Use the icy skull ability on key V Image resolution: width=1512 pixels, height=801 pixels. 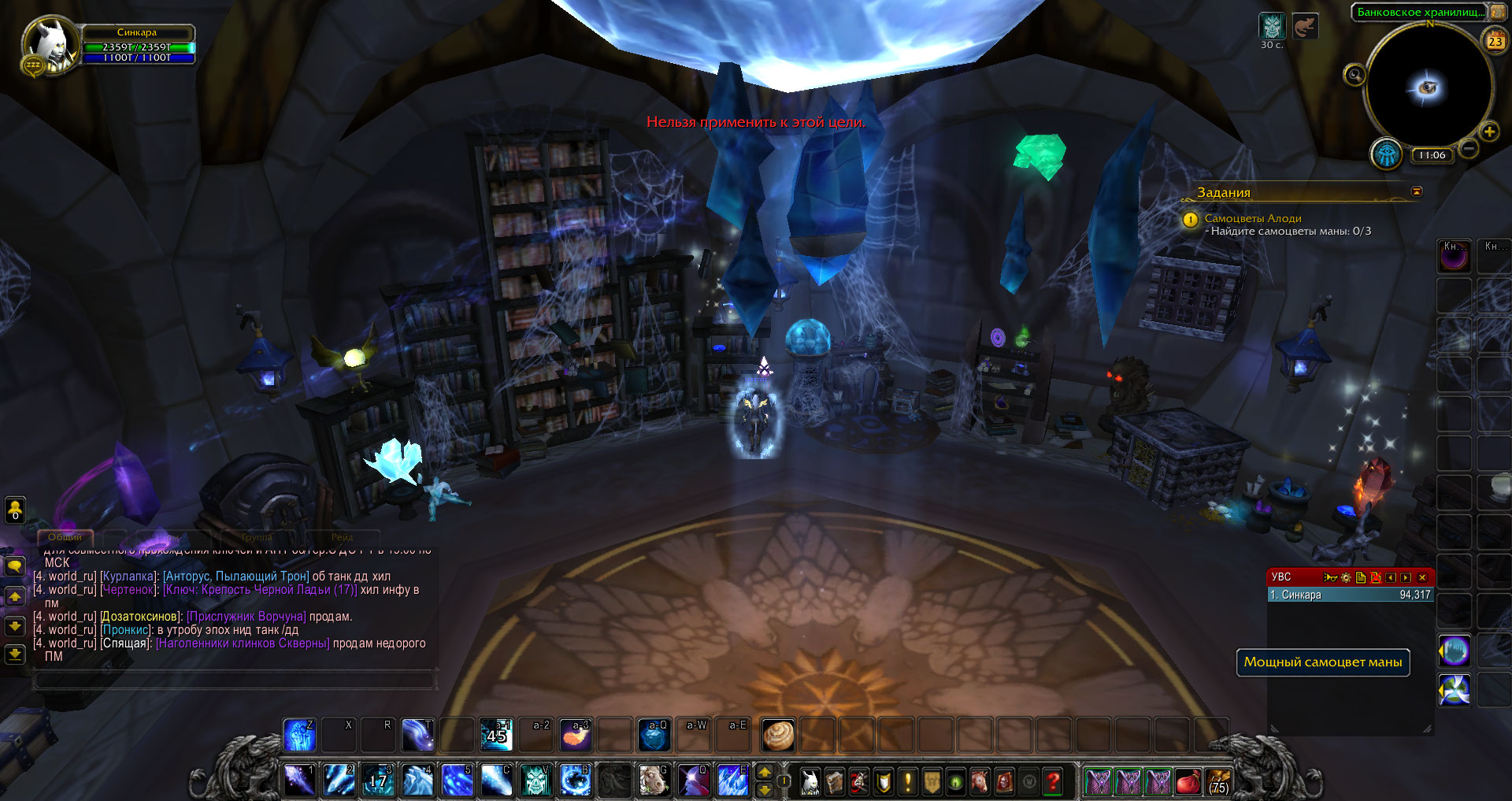click(535, 781)
